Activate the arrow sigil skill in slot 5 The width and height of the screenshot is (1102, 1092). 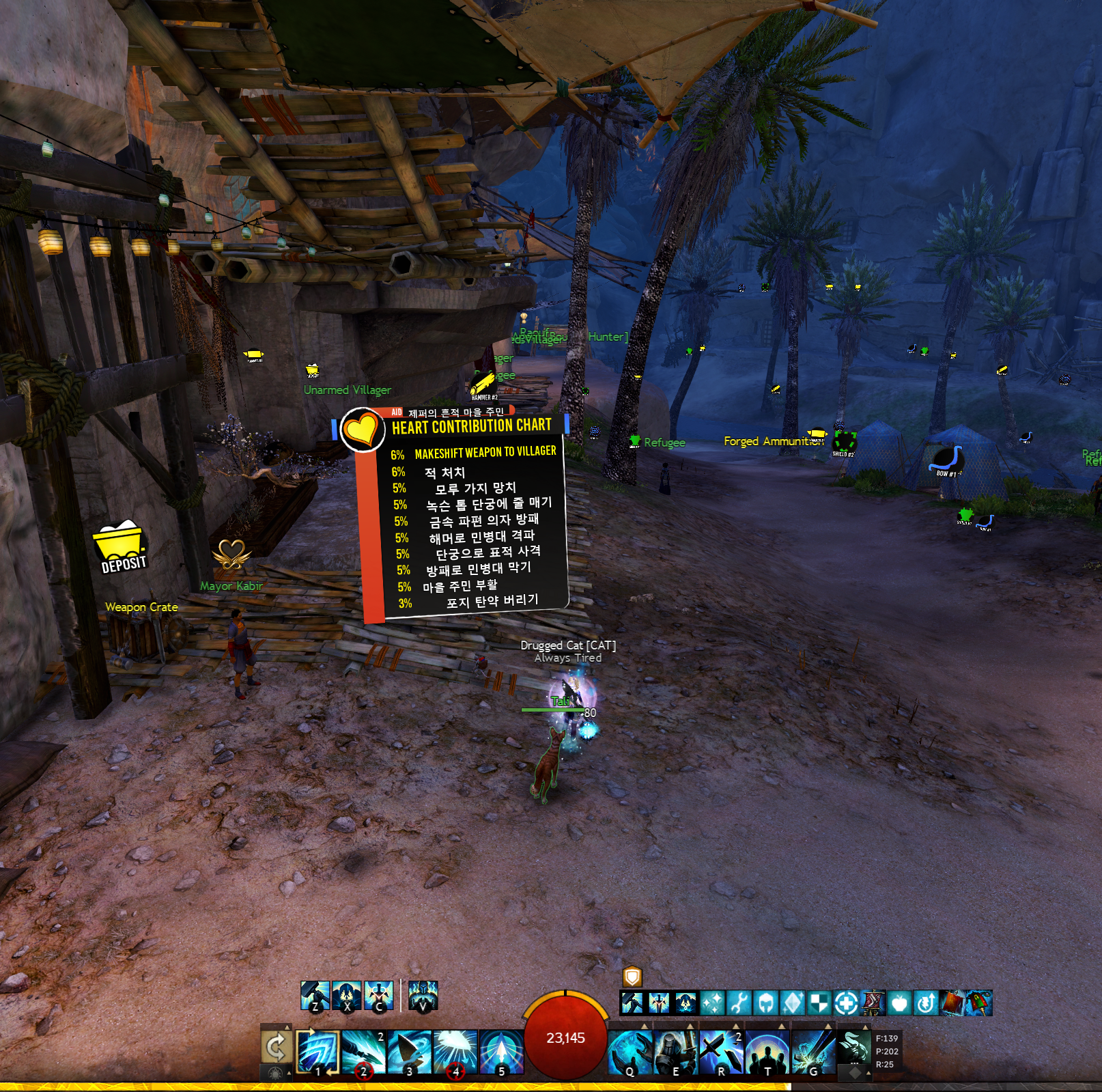pos(502,1051)
